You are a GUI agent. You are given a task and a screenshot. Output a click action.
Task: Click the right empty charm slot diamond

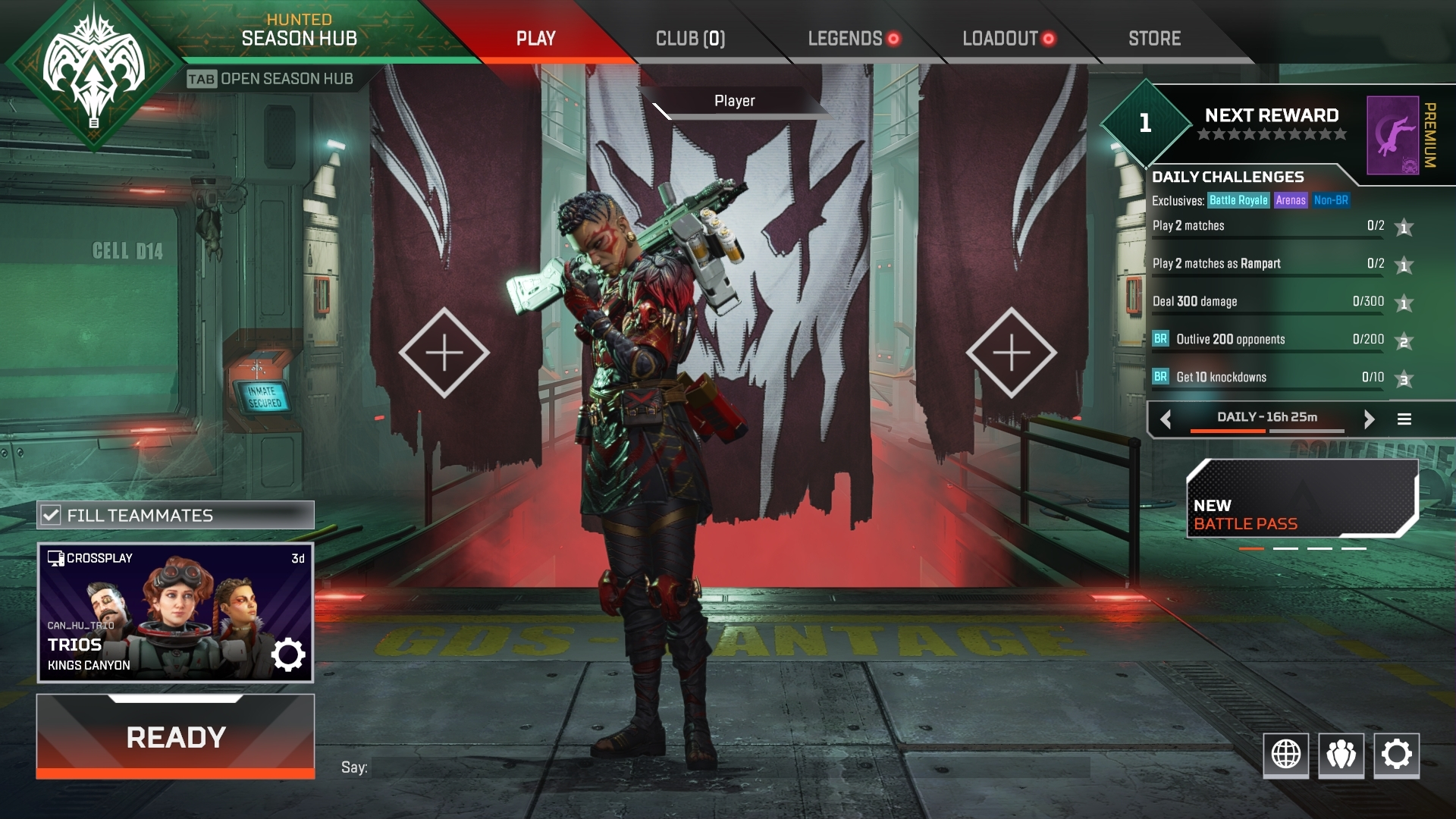[1011, 351]
